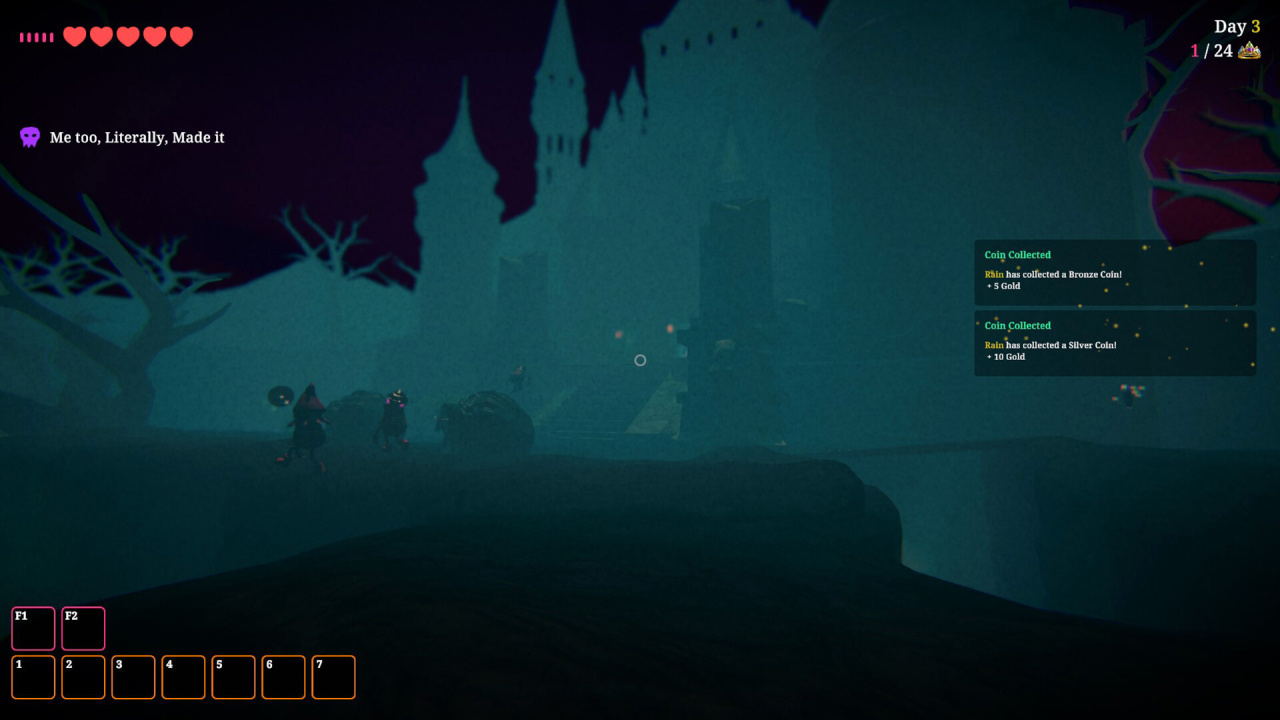Image resolution: width=1280 pixels, height=720 pixels.
Task: Select the F2 ability slot
Action: (83, 628)
